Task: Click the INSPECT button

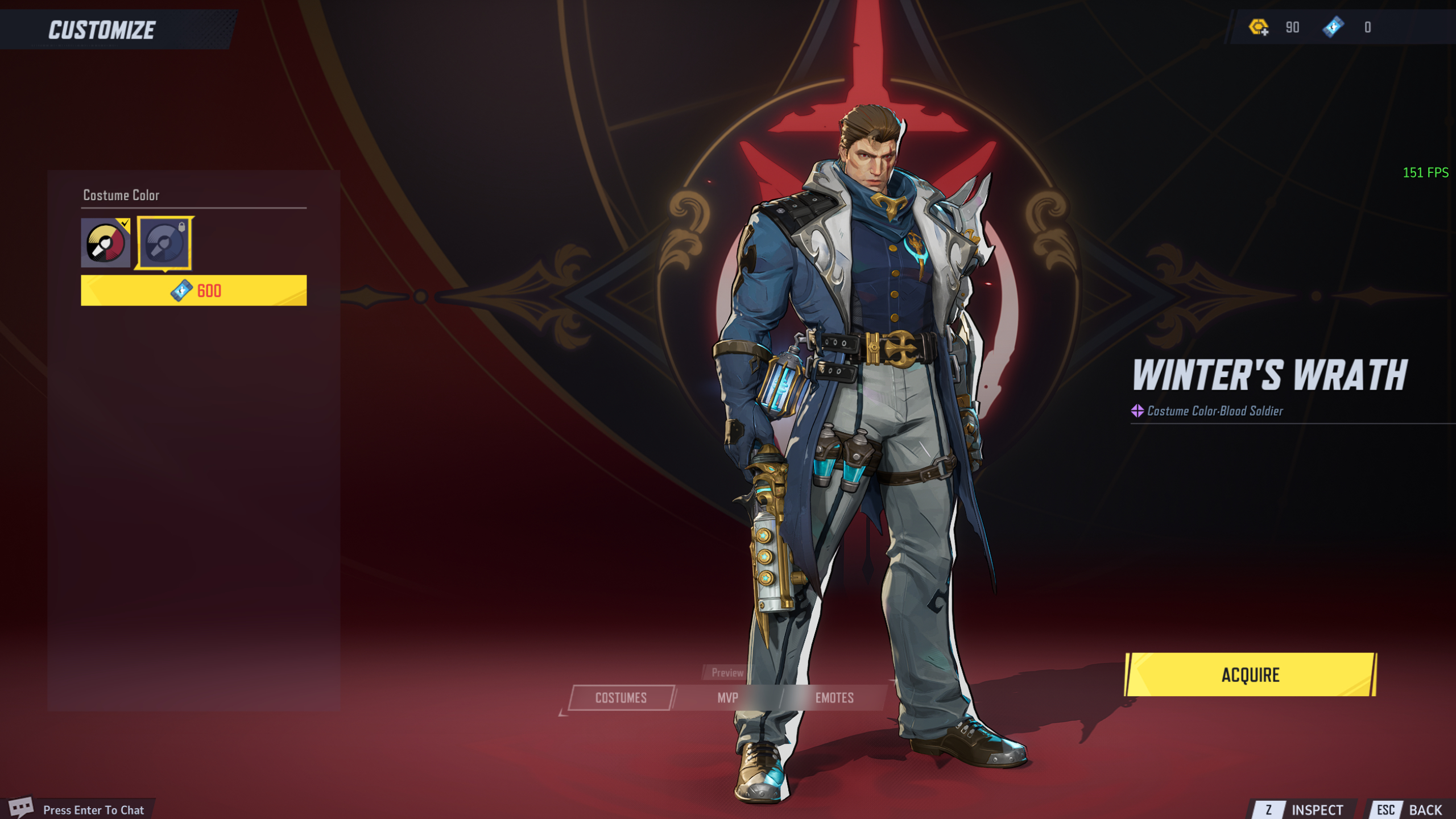Action: [1305, 809]
